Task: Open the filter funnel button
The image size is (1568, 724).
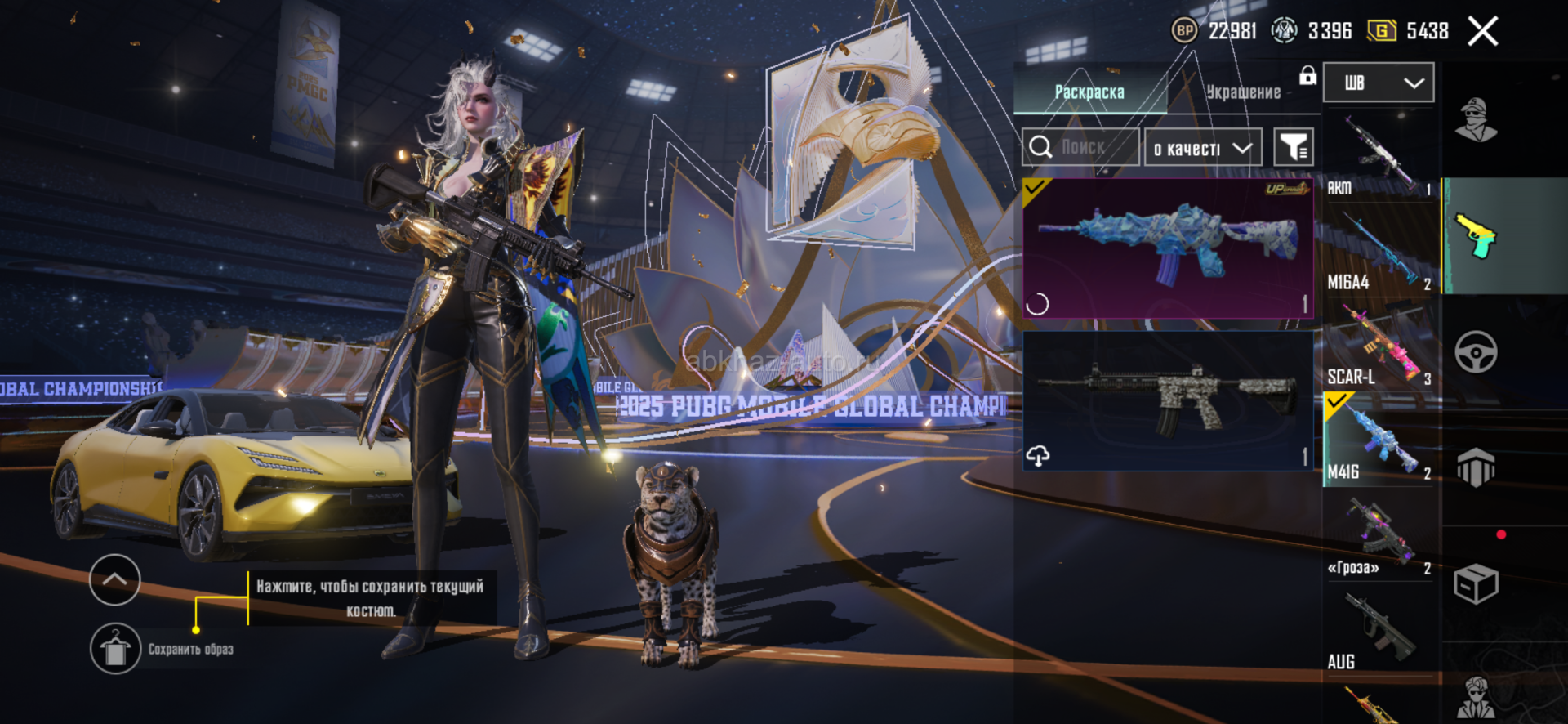Action: pos(1294,147)
